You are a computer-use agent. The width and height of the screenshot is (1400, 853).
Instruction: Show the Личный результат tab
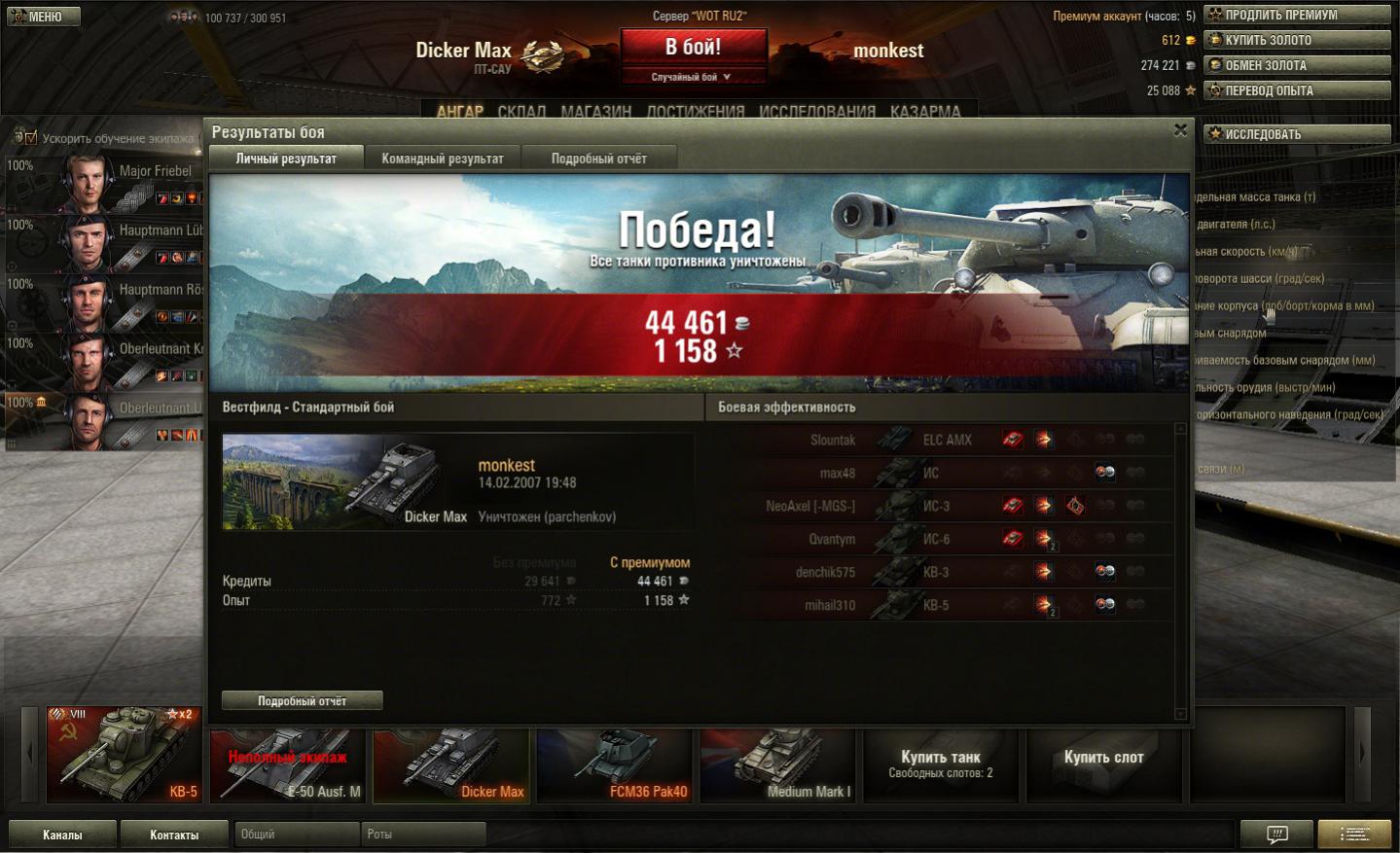(x=286, y=159)
